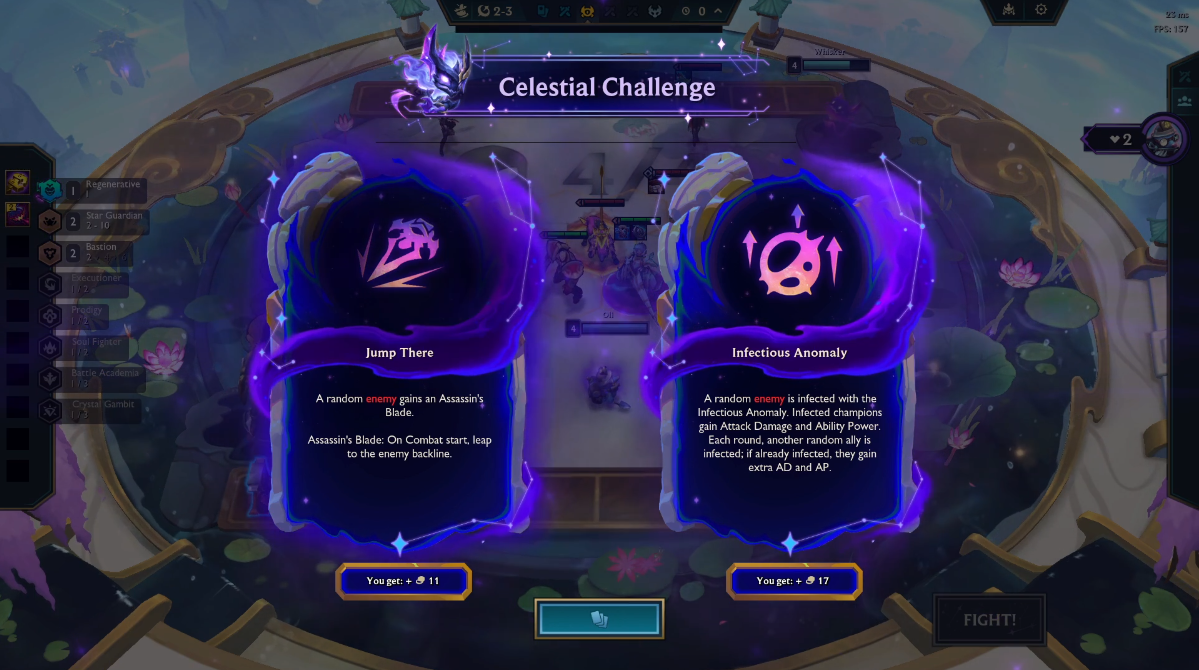
Task: Click the stage 2-3 round indicator
Action: (496, 11)
